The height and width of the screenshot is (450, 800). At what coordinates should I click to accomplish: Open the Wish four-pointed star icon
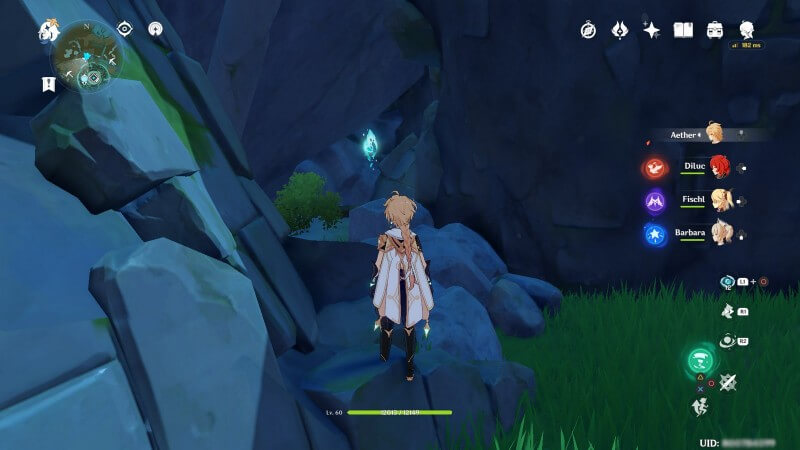[x=652, y=30]
